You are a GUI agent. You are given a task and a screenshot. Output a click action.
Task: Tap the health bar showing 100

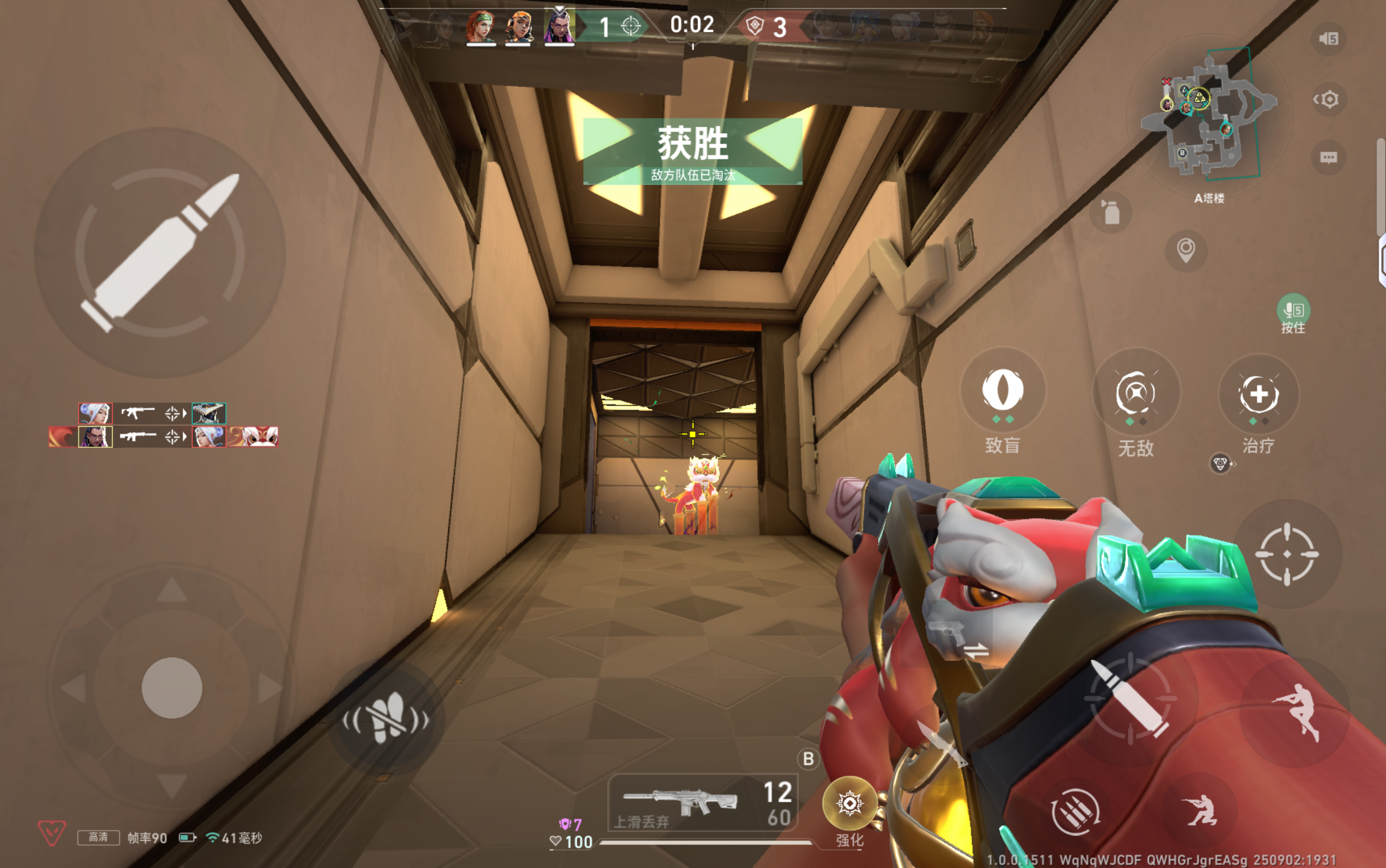pyautogui.click(x=581, y=842)
